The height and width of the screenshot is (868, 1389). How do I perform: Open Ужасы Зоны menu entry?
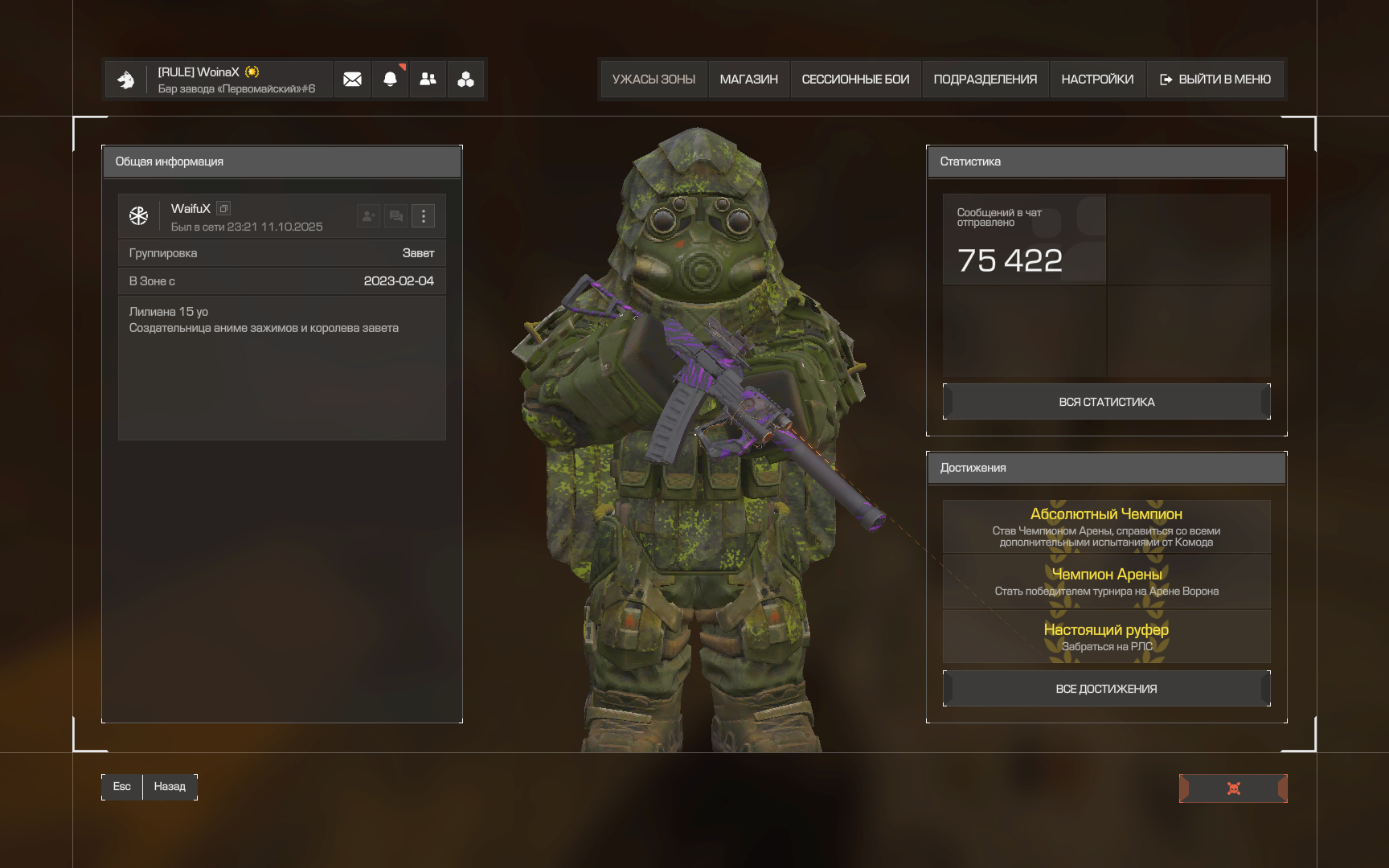pos(654,80)
